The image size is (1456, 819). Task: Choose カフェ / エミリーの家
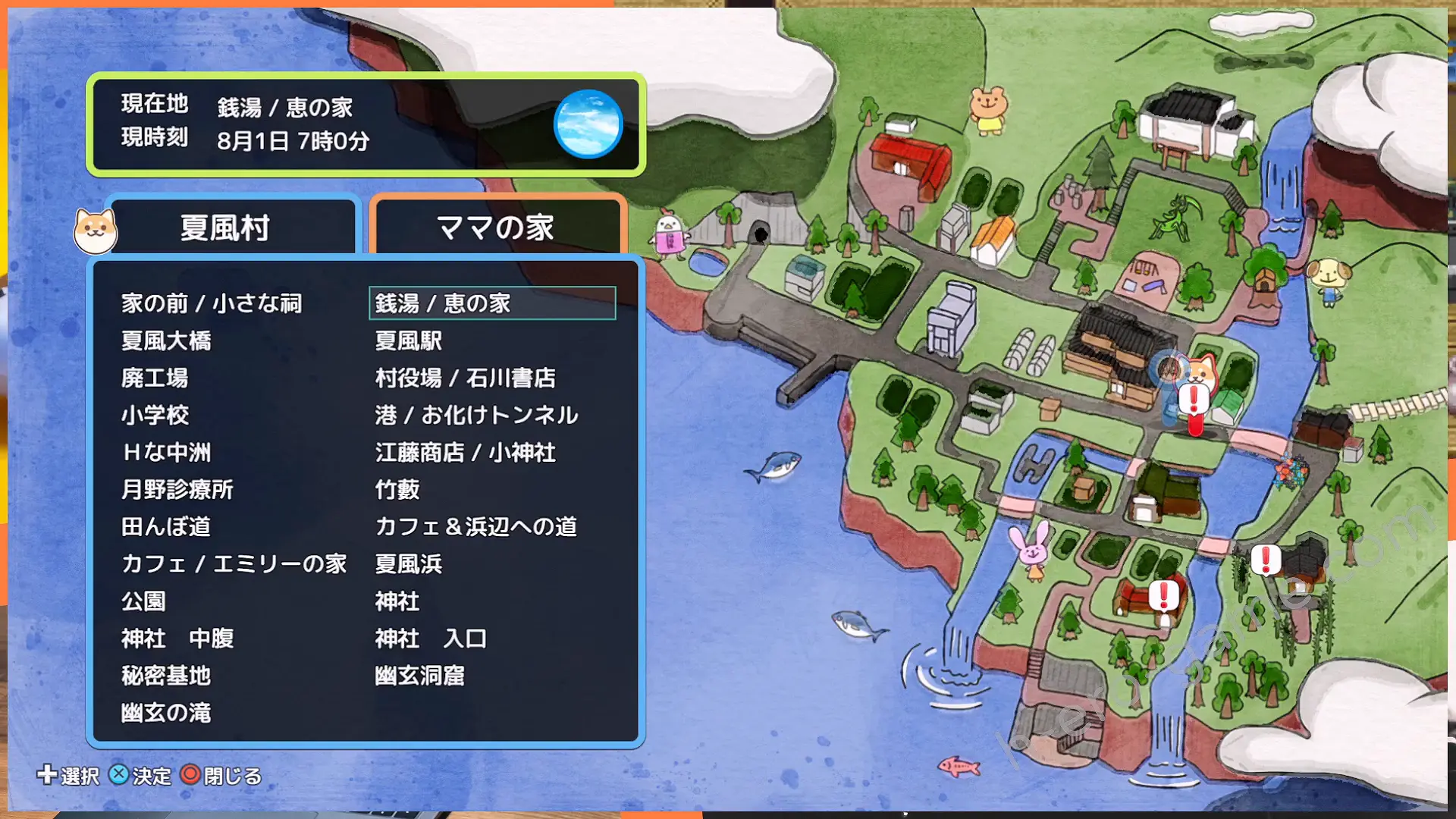[234, 563]
